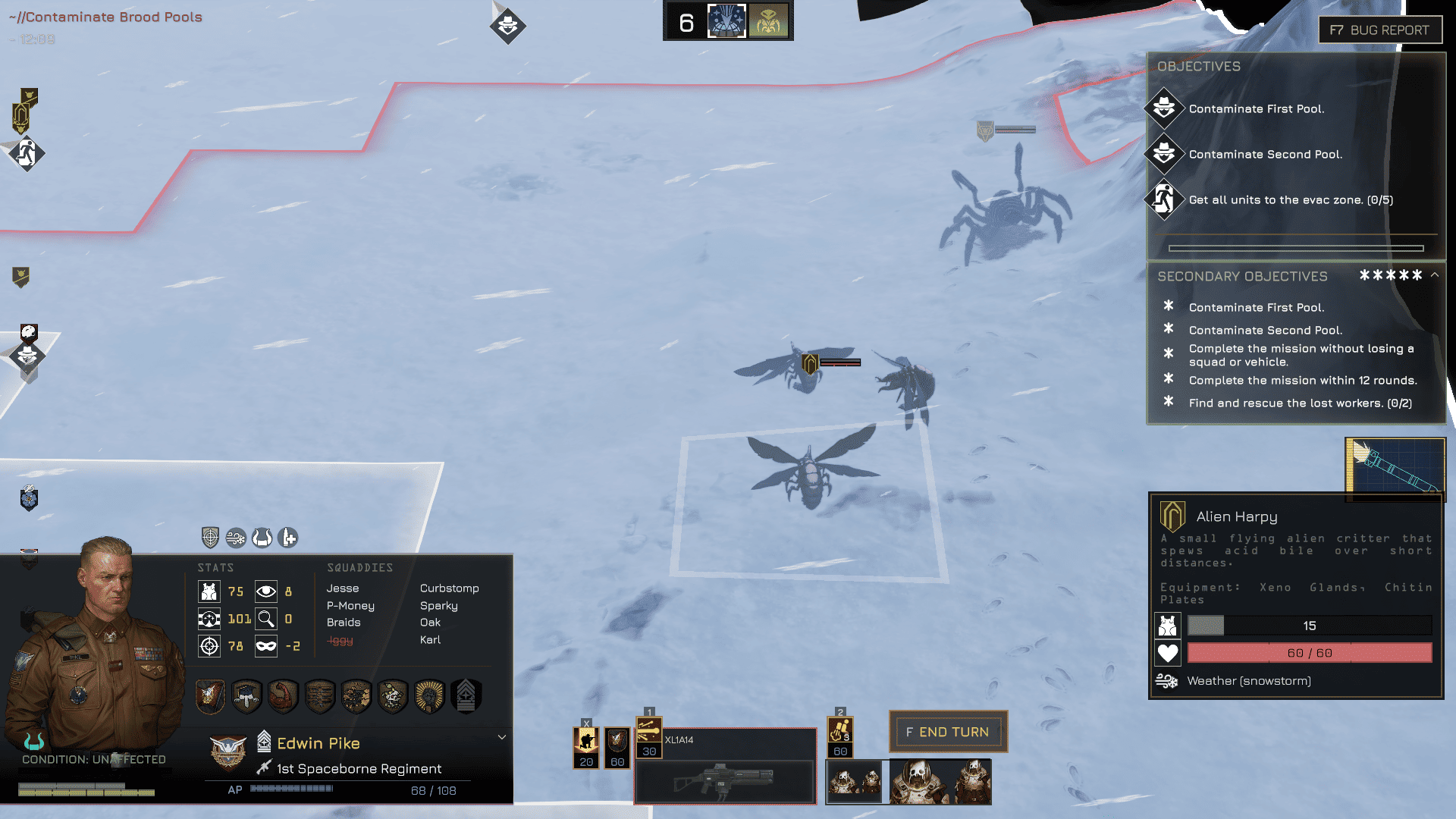Select the evac zone objective entry
Image resolution: width=1456 pixels, height=819 pixels.
[1290, 200]
